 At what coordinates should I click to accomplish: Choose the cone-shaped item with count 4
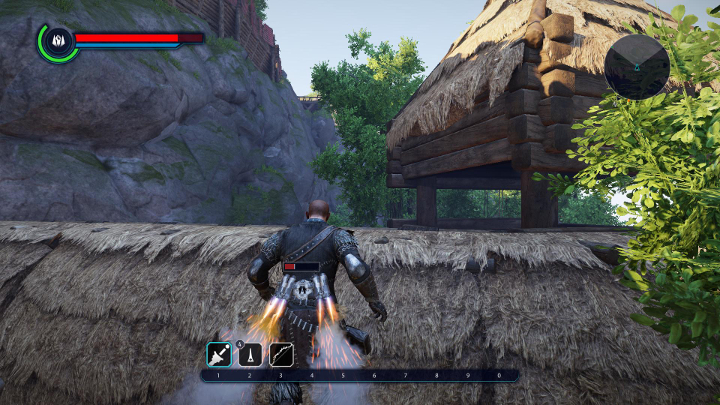pos(250,354)
